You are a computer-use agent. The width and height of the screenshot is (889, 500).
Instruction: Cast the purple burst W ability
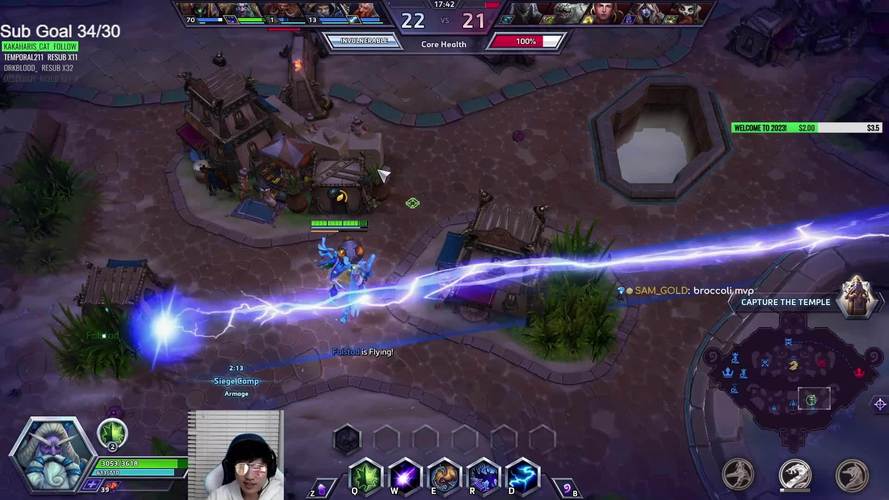click(x=404, y=475)
